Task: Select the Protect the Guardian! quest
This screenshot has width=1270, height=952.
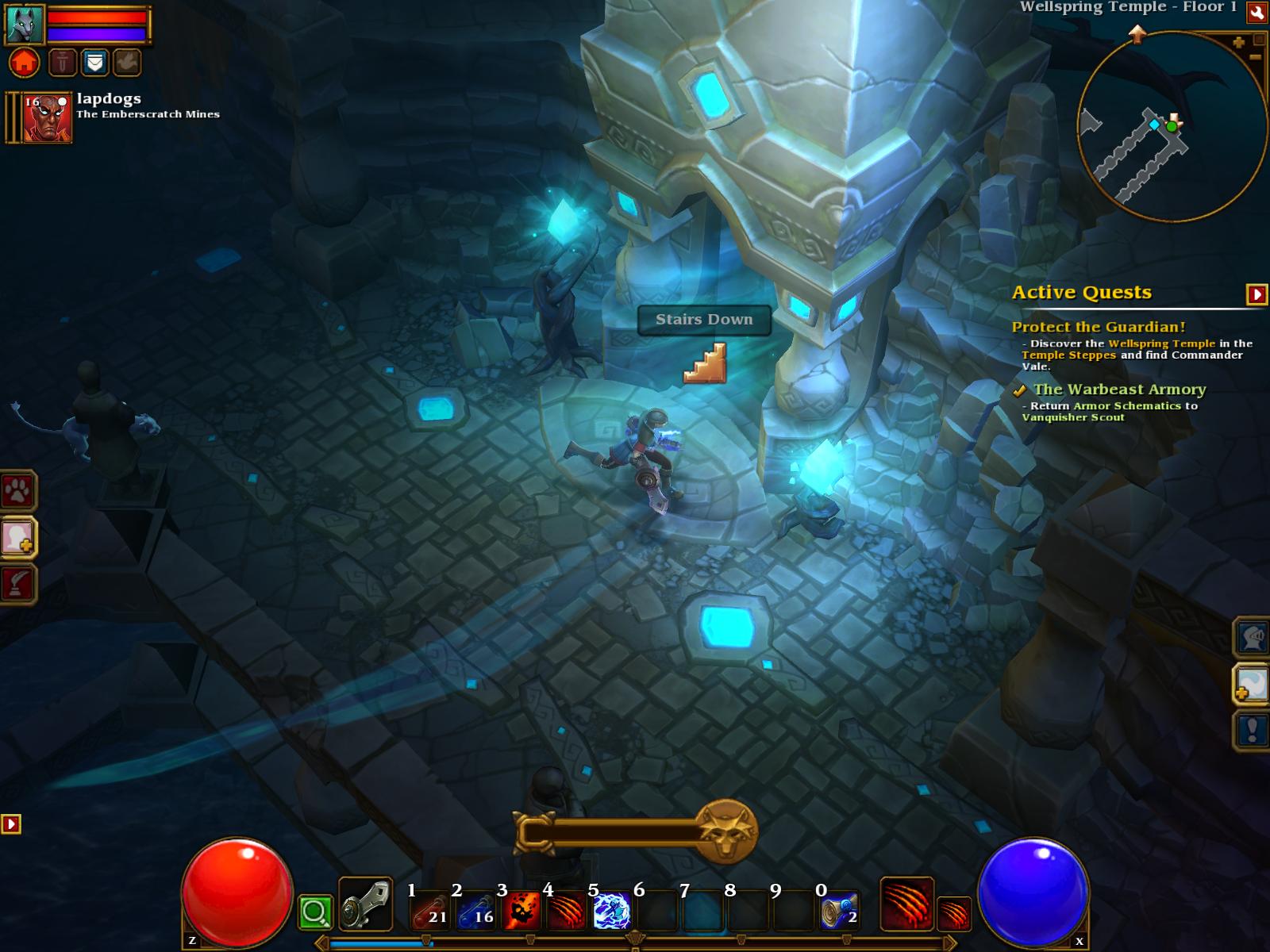Action: [1098, 327]
